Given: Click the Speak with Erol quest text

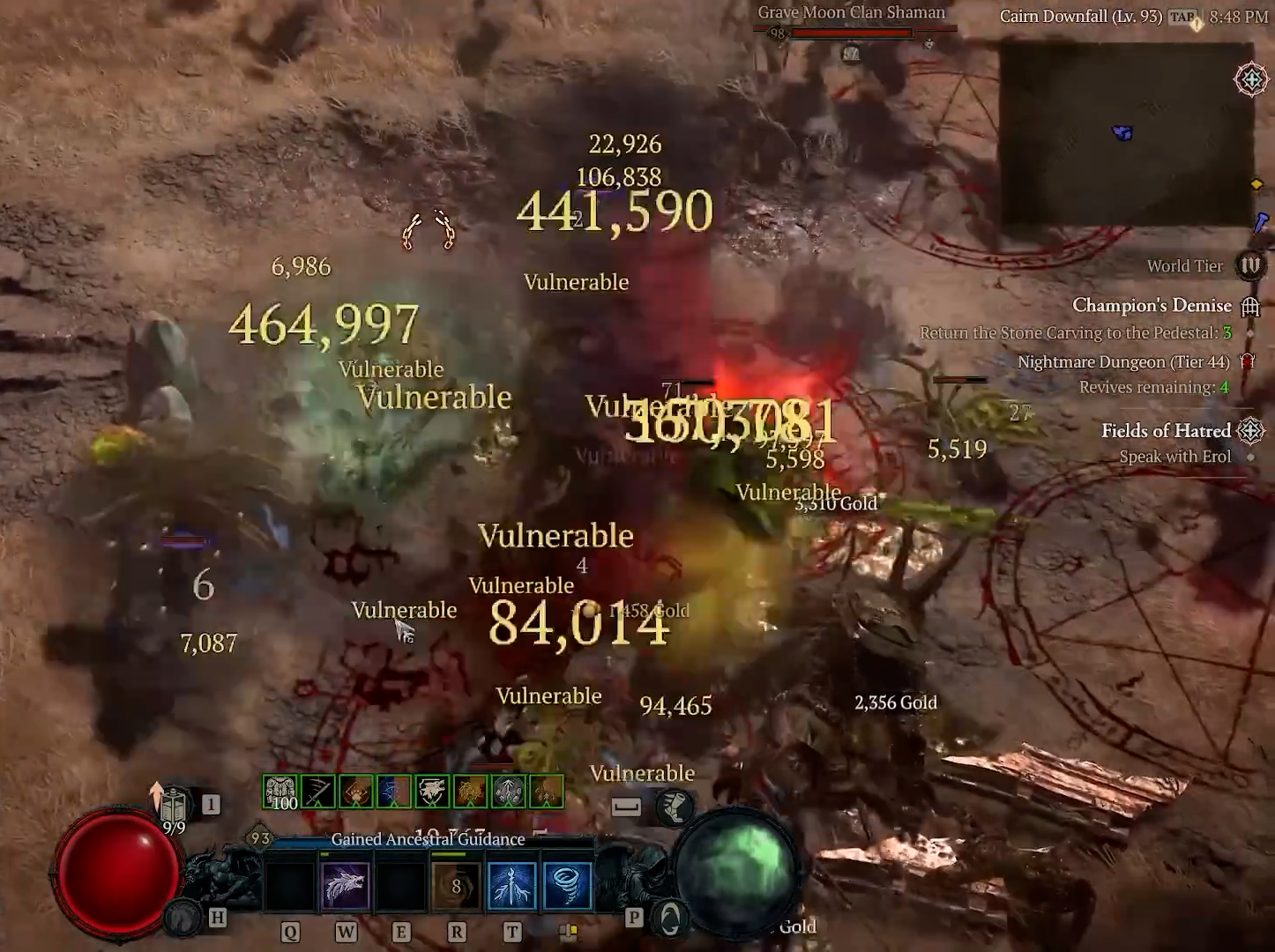Looking at the screenshot, I should [x=1175, y=457].
